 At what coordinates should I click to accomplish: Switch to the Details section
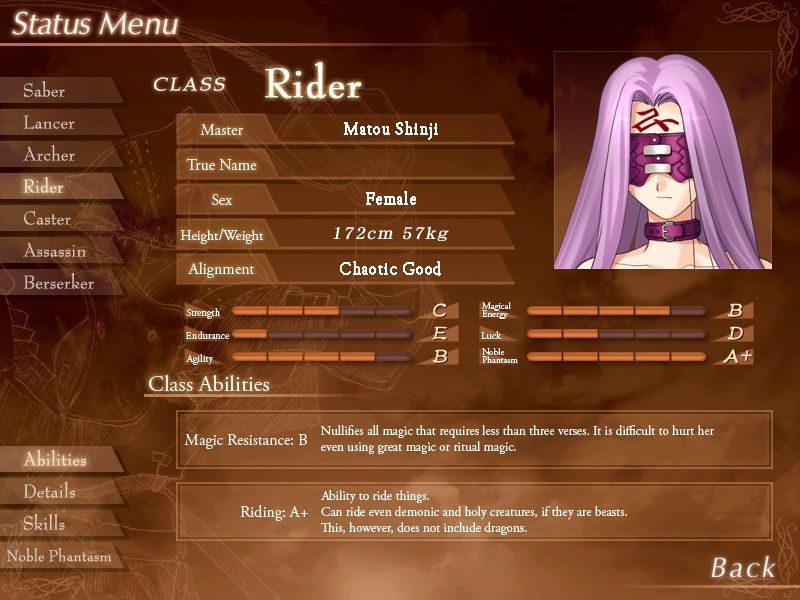point(49,492)
